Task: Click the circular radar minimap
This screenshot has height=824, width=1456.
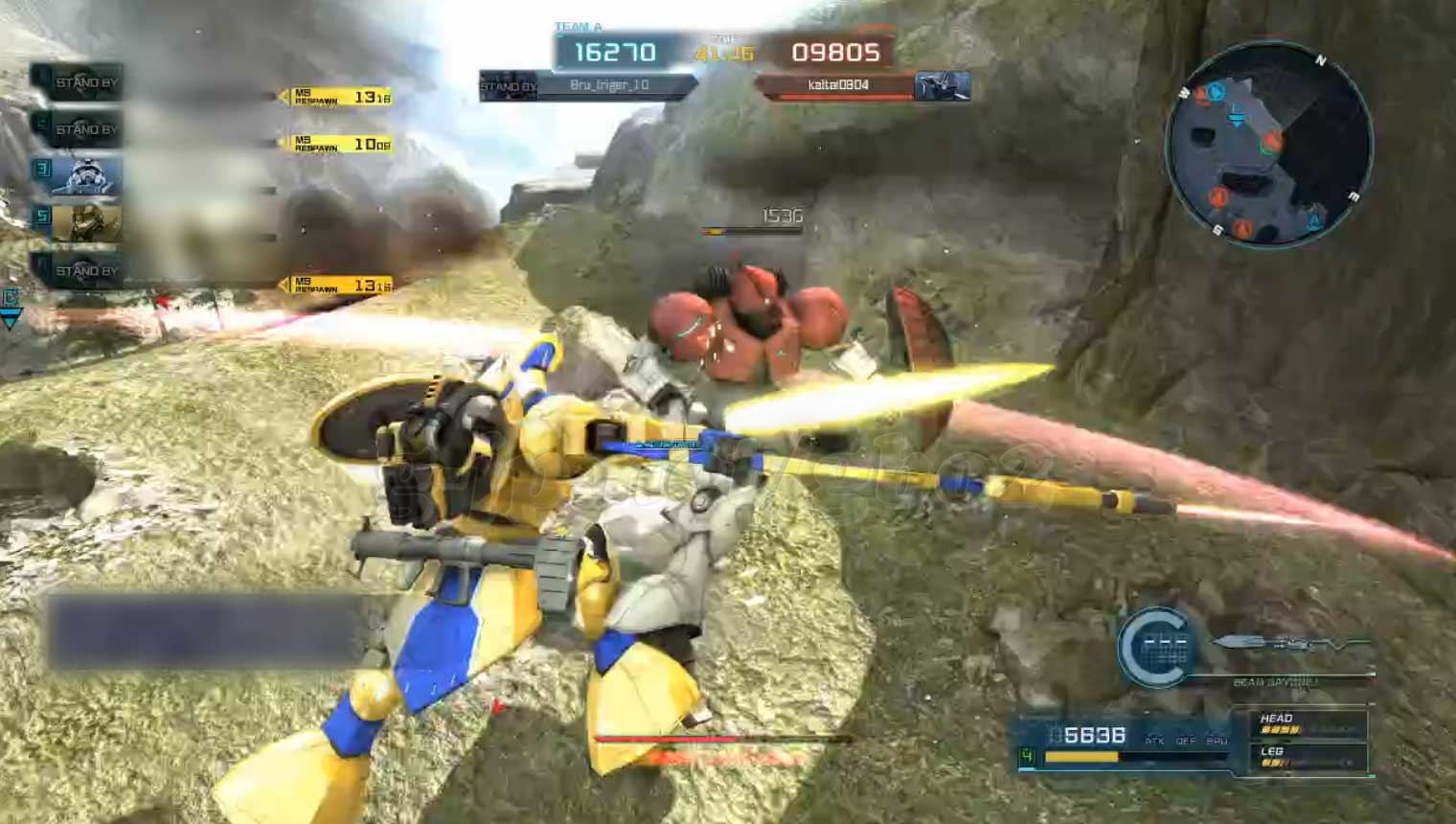Action: click(1268, 146)
